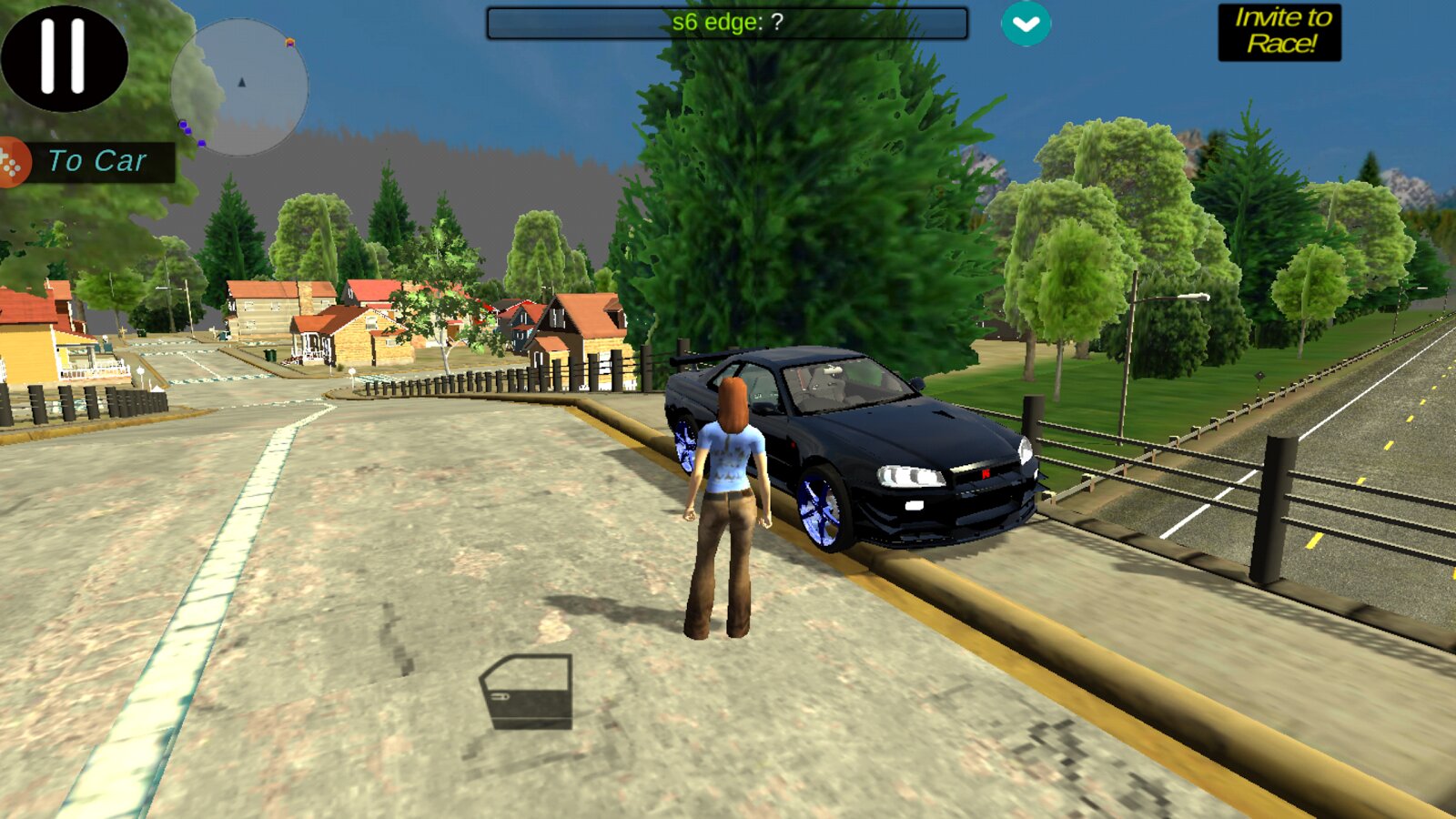Enter the car using the door icon
This screenshot has height=819, width=1456.
(527, 692)
